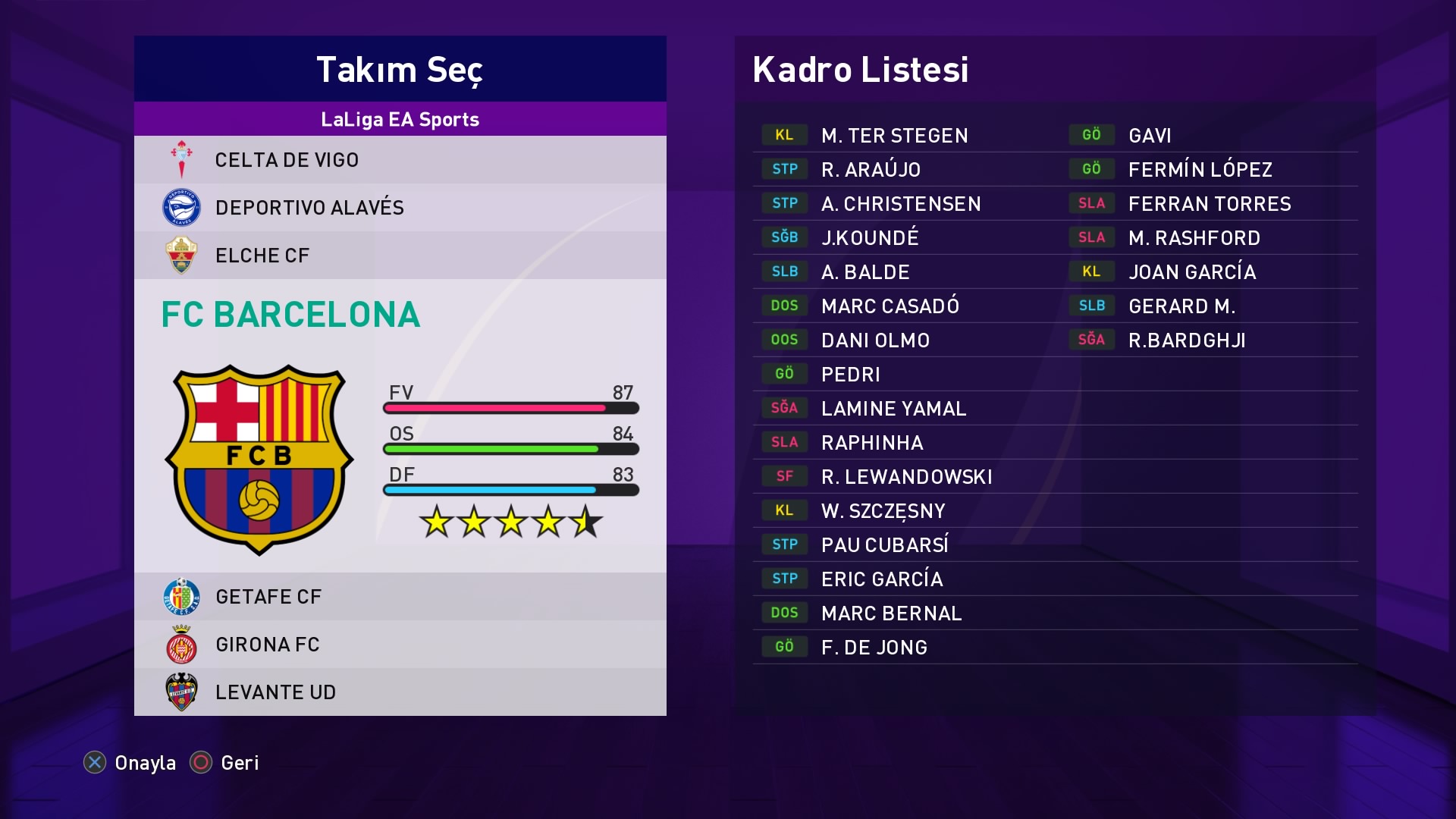
Task: Click the Geri back label
Action: [240, 763]
